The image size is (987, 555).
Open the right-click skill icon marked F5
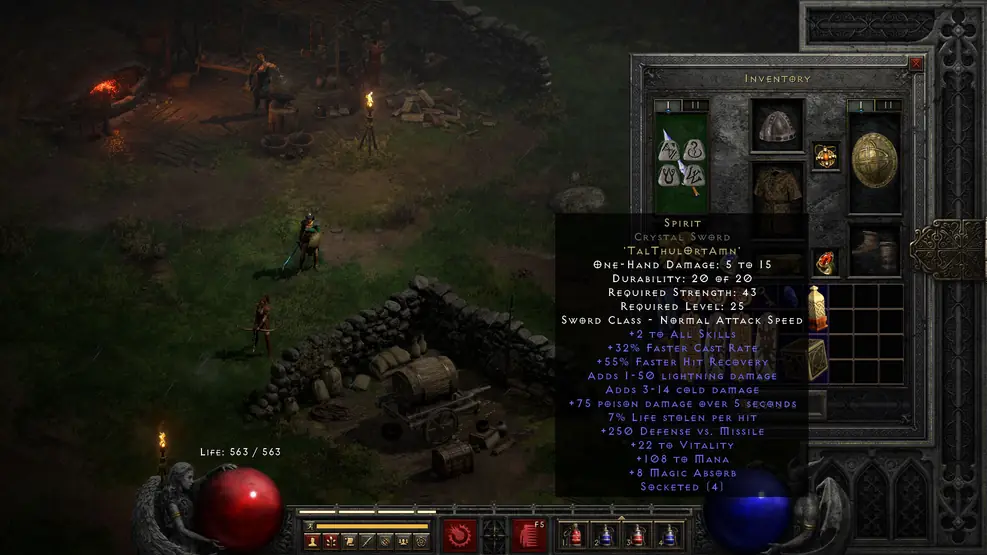point(528,533)
